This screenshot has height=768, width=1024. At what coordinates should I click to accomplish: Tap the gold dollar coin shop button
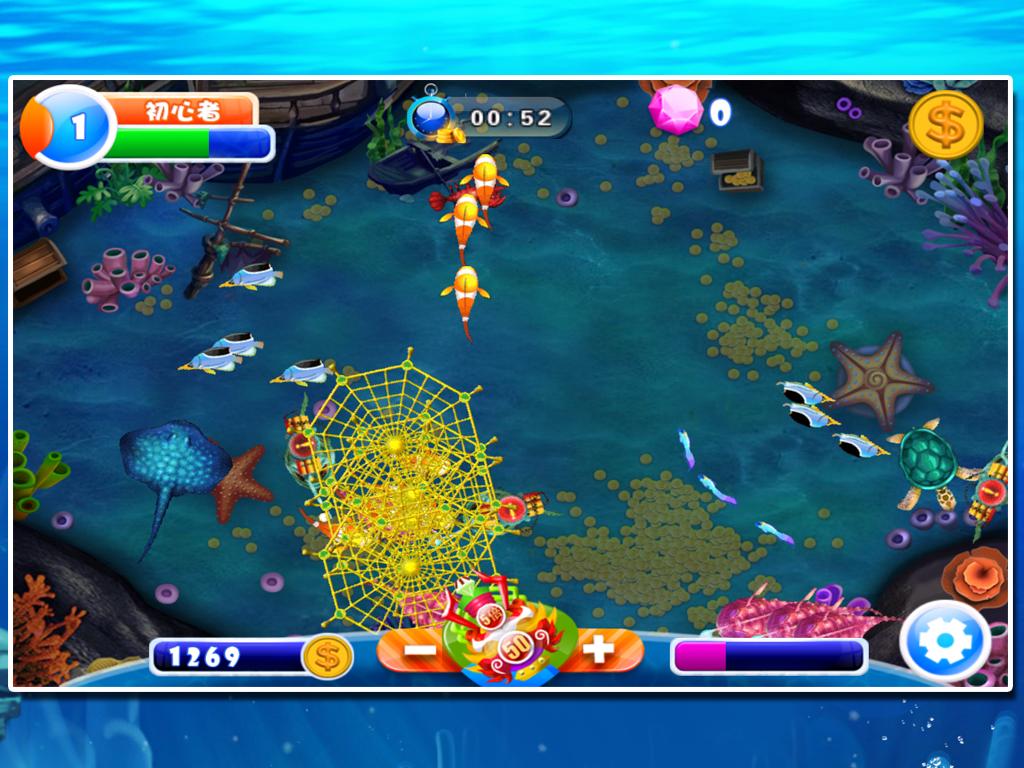point(945,125)
